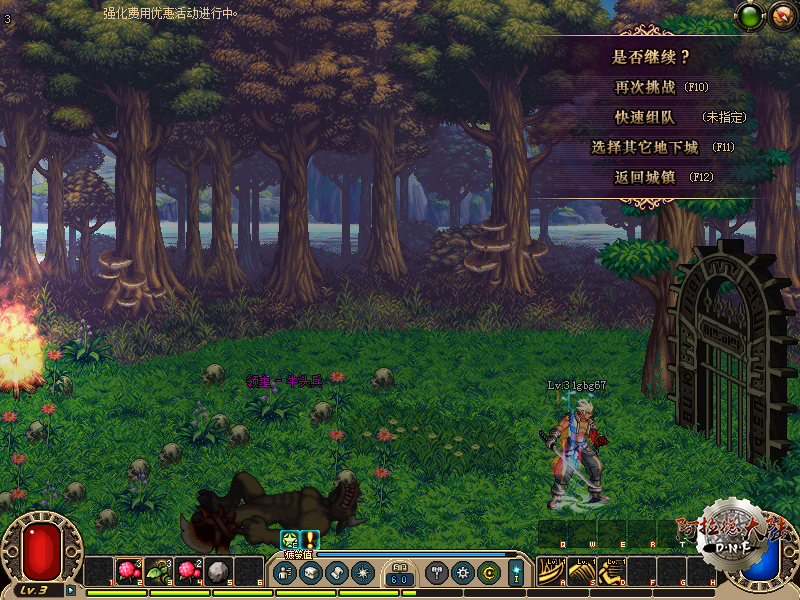Open the gear settings button
The image size is (800, 600).
point(462,573)
